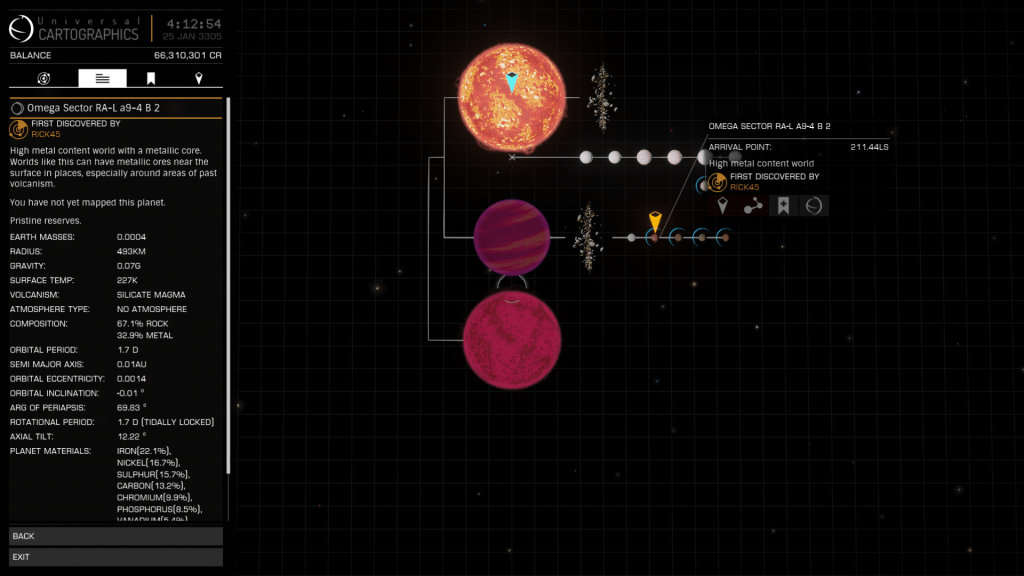
Task: Click the BACK button
Action: coord(116,536)
